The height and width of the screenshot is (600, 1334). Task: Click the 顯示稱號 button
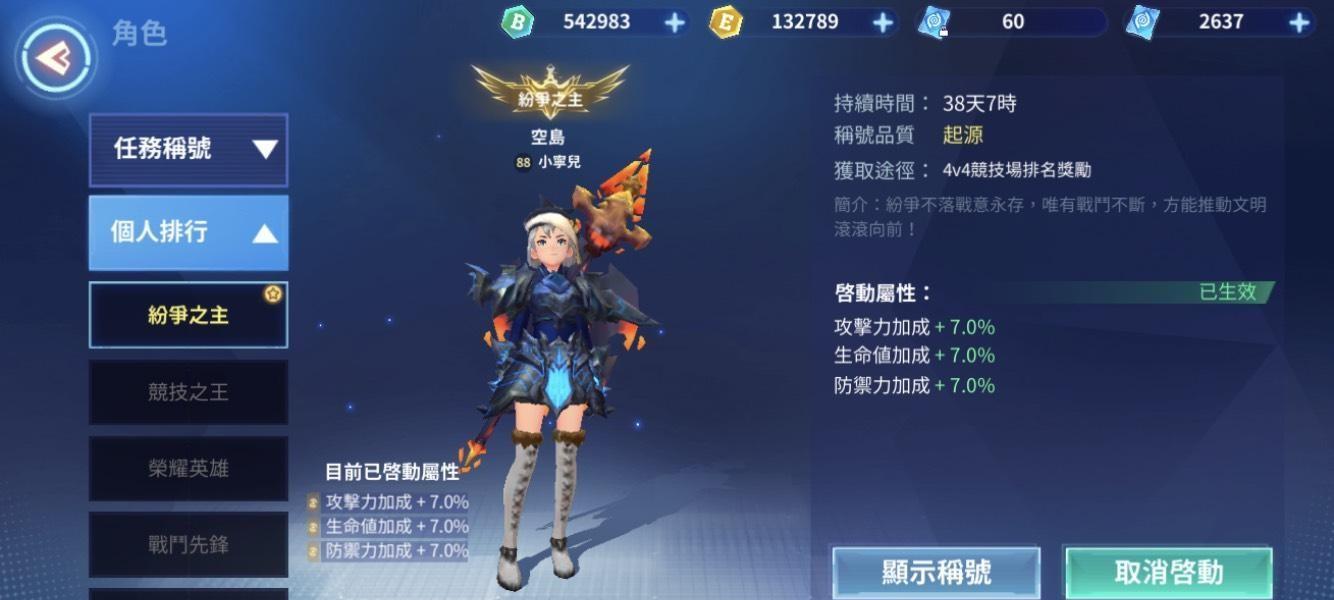[936, 572]
